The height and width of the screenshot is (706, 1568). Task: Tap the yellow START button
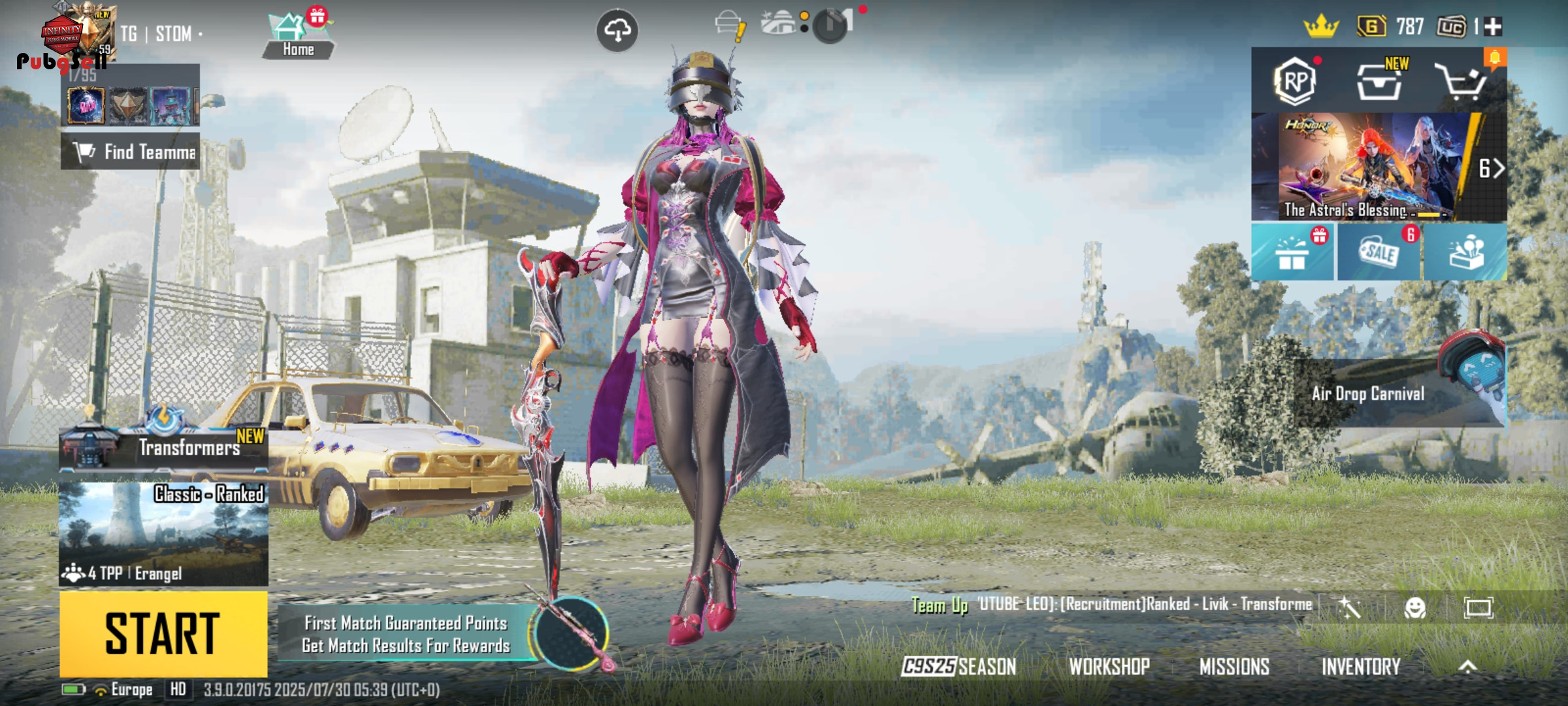[163, 633]
